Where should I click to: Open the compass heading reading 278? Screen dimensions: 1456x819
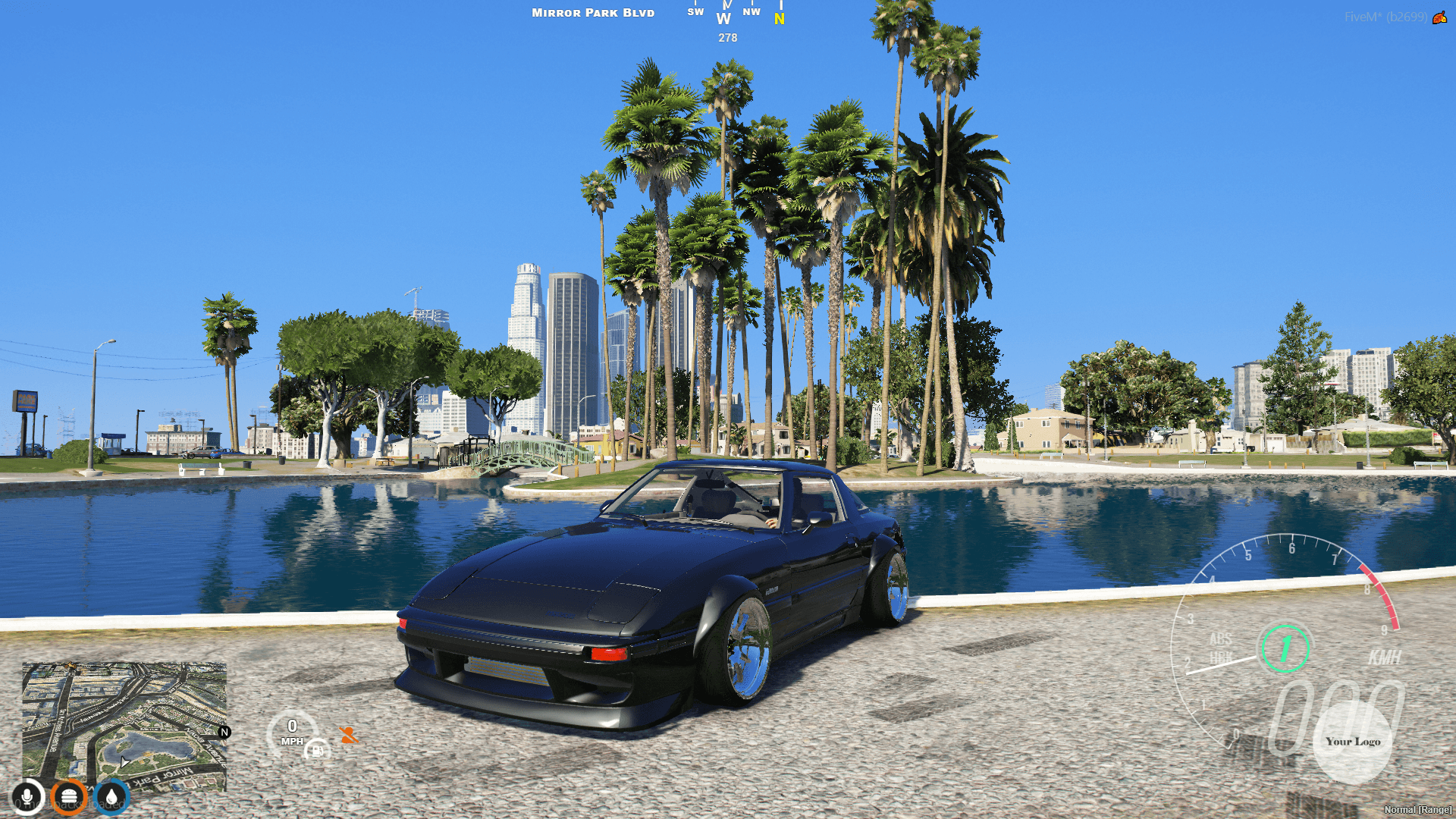tap(727, 38)
